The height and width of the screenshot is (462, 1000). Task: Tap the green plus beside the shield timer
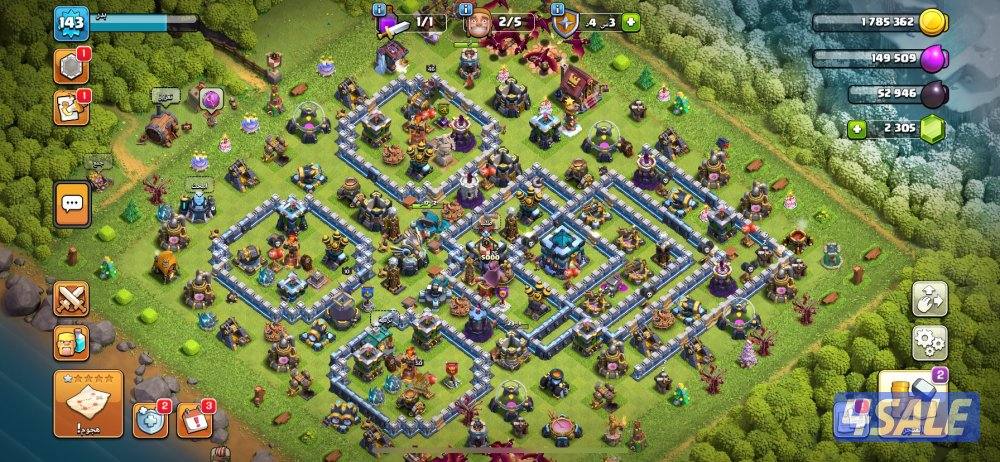click(631, 22)
